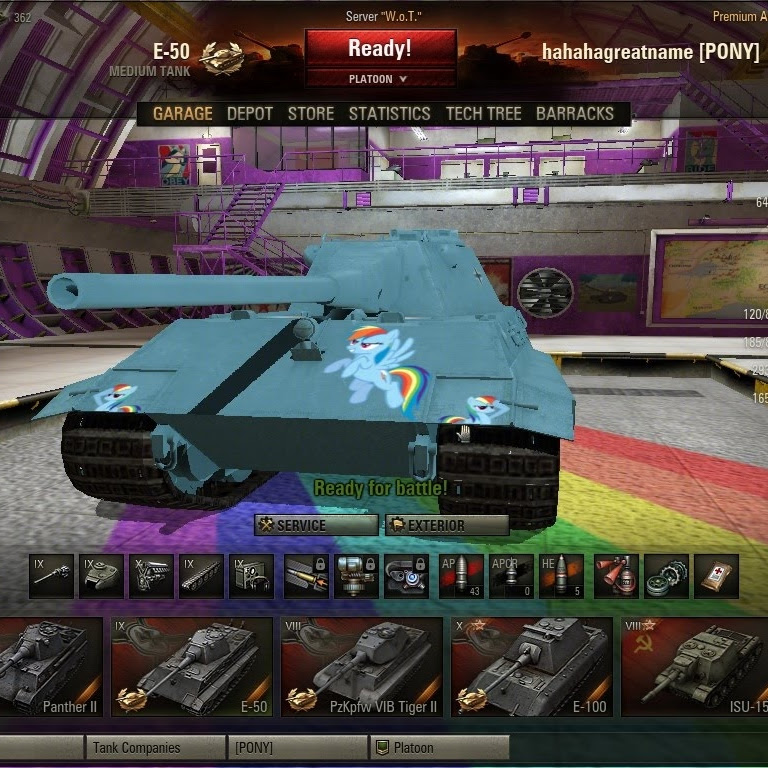View the Statistics tab
The image size is (768, 768).
pyautogui.click(x=389, y=114)
